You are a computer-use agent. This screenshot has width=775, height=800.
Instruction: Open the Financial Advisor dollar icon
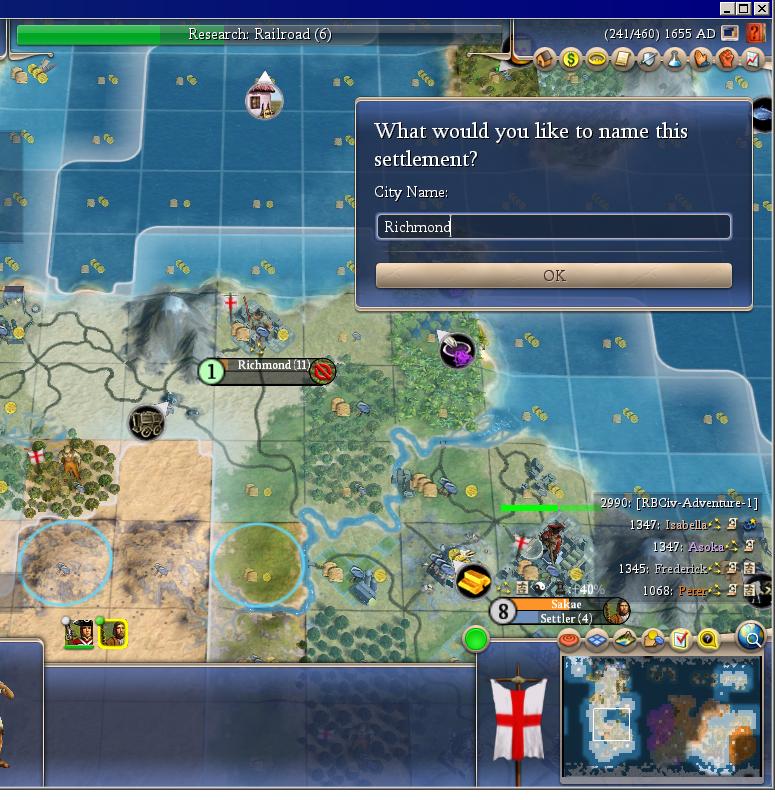[571, 60]
